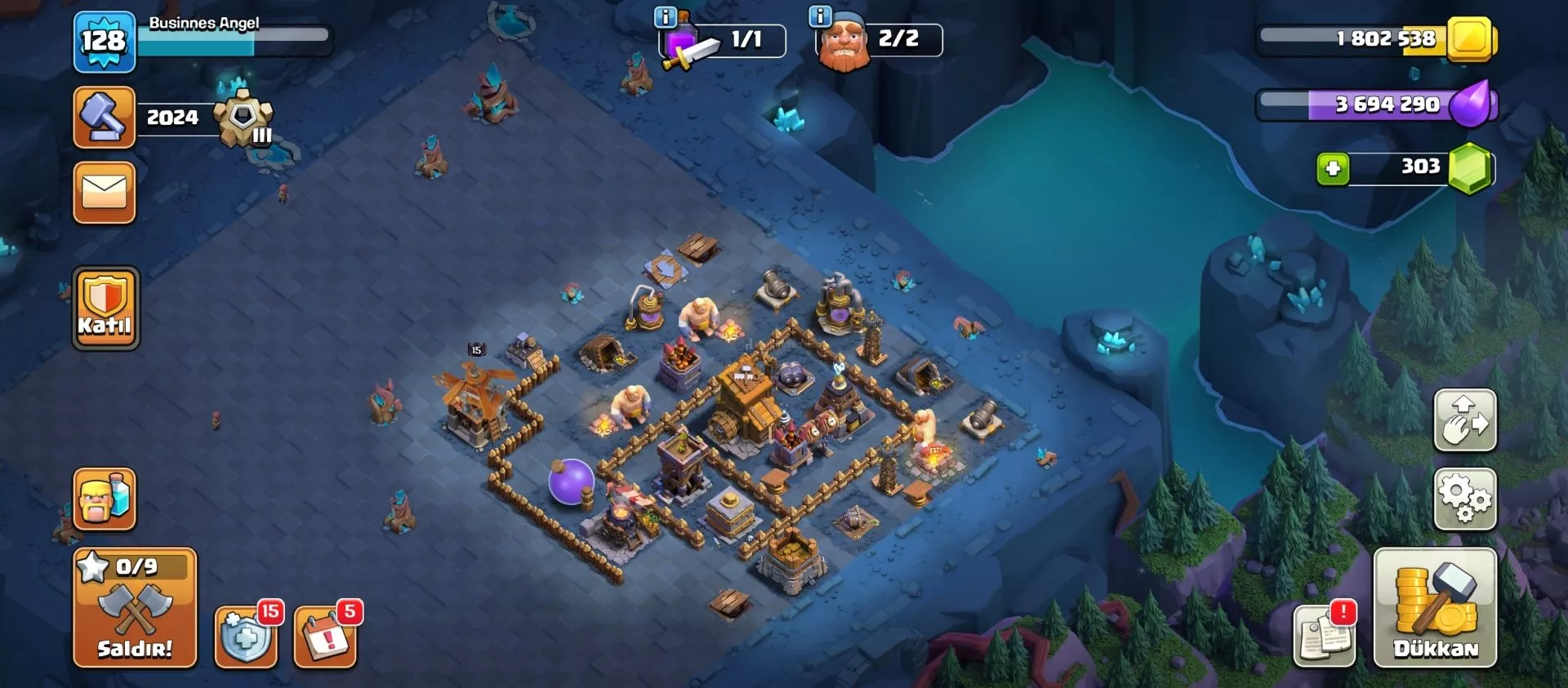Start an attack with the Saldır! button
Viewport: 1568px width, 688px height.
[135, 609]
